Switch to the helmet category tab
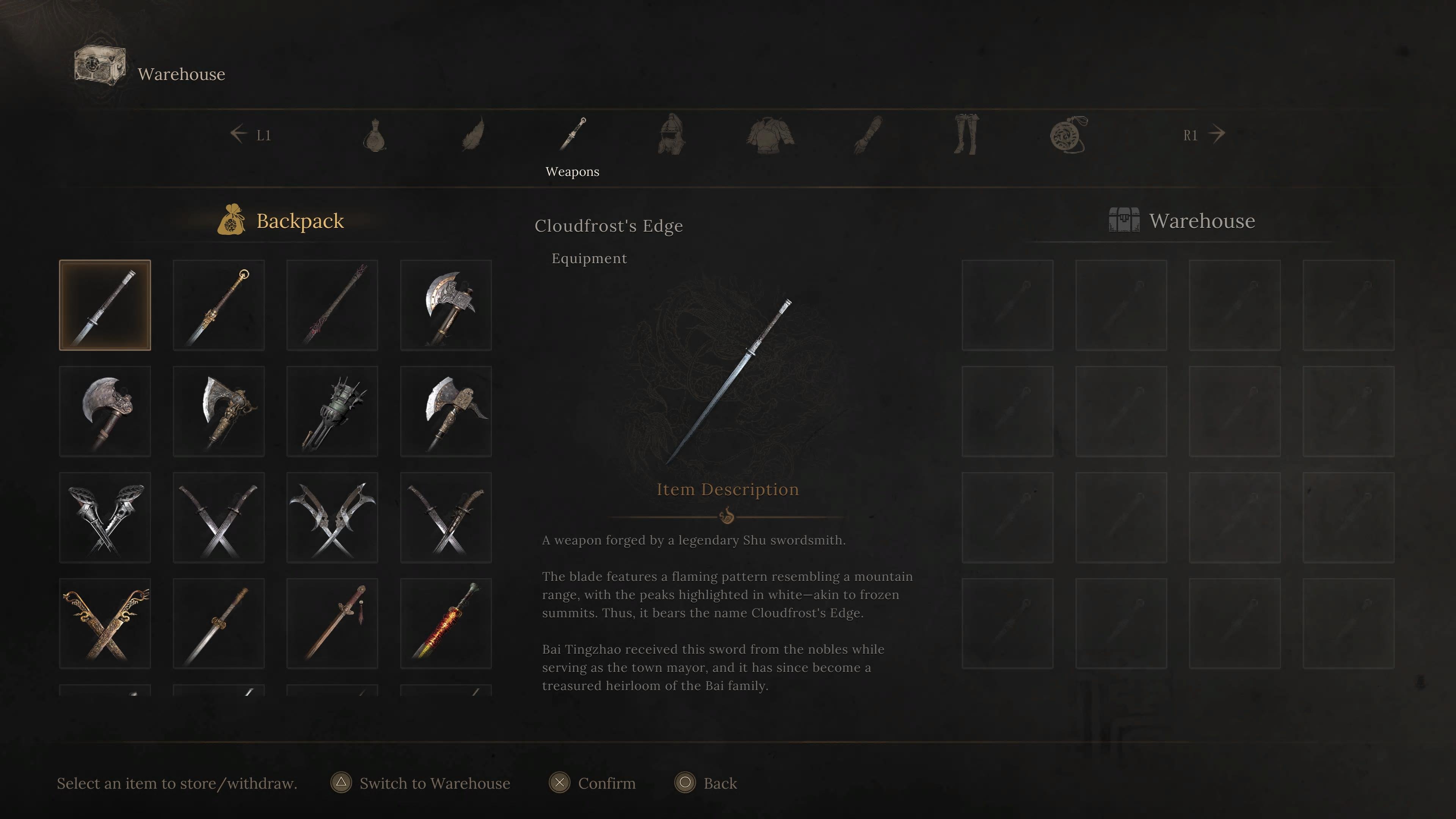 (x=672, y=135)
